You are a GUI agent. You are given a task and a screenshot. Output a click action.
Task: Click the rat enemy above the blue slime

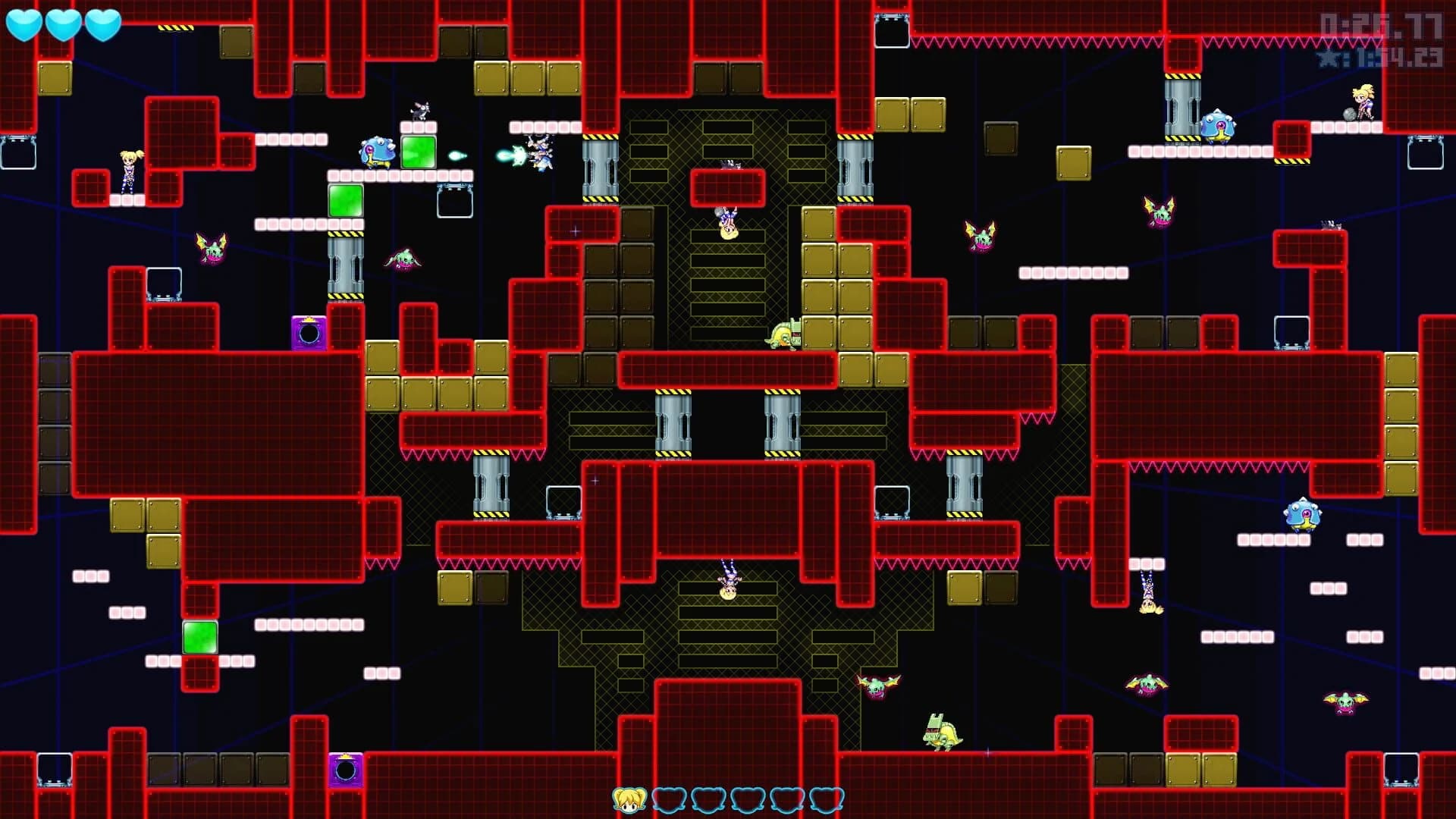(x=419, y=111)
